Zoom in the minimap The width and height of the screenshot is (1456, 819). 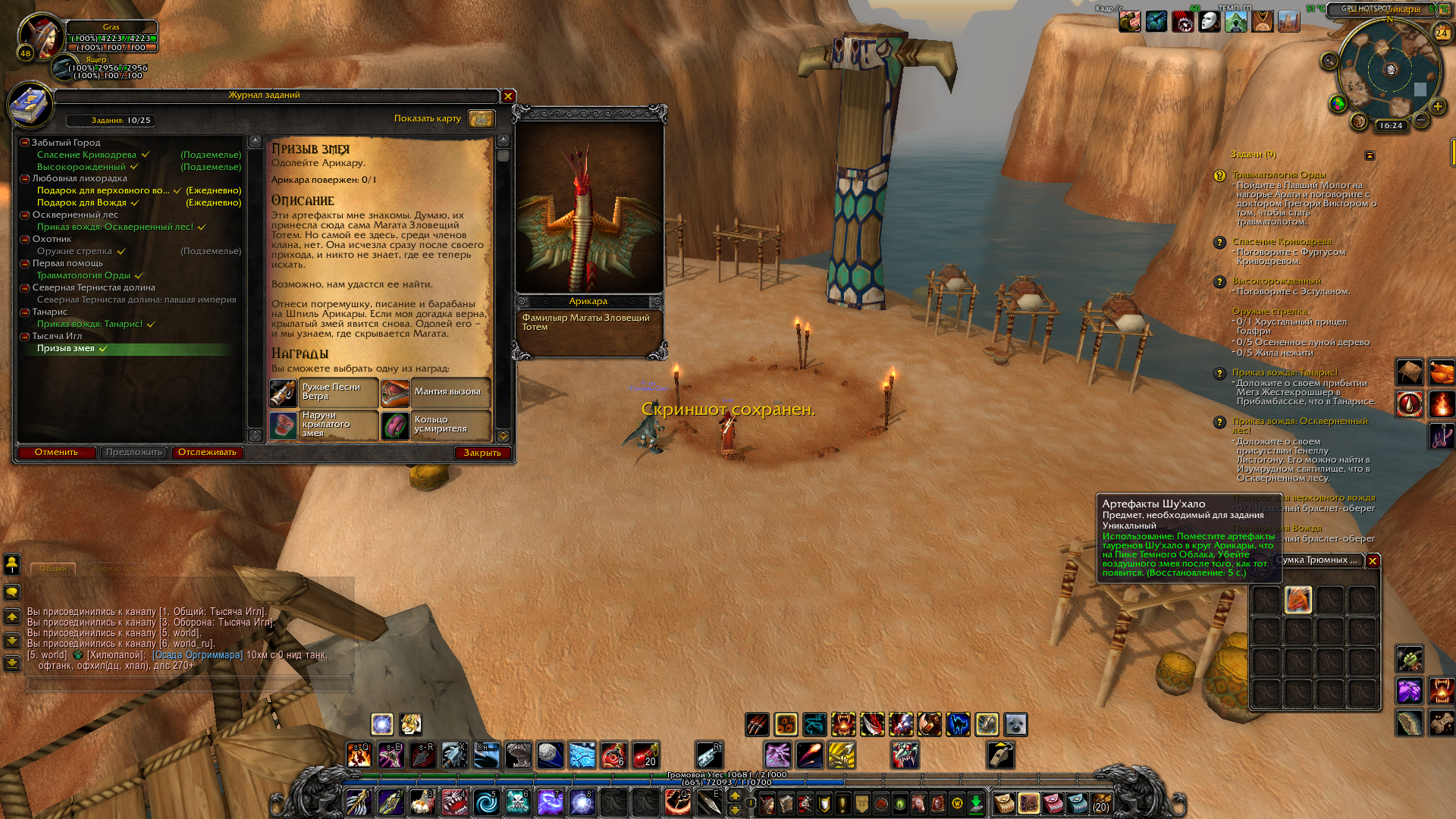point(1437,107)
